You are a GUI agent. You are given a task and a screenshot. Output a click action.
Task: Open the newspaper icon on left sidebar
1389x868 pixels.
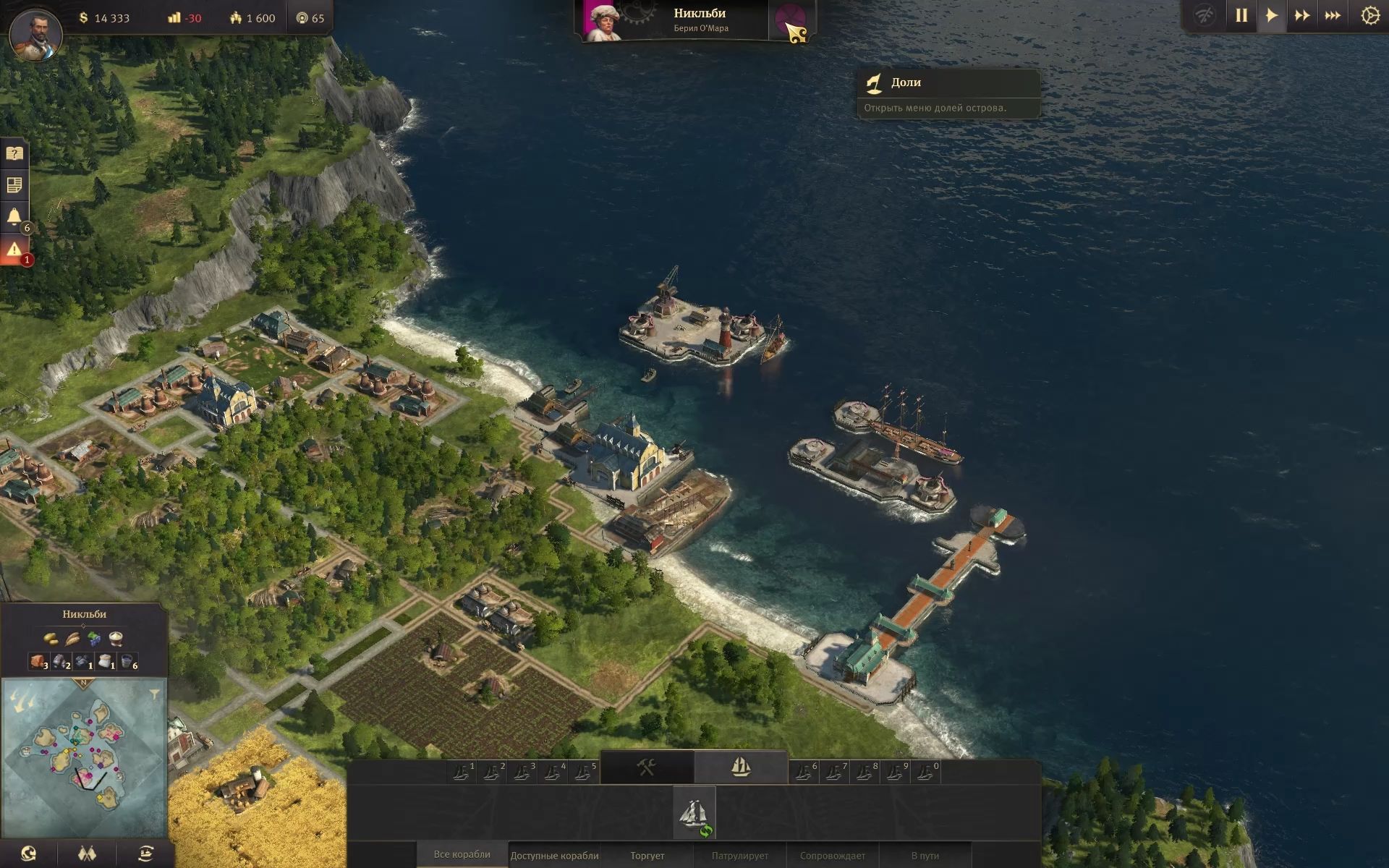(14, 185)
